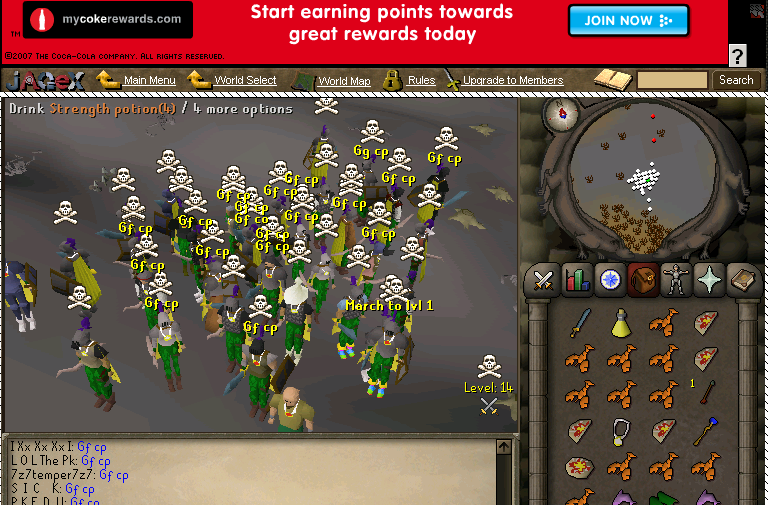Focus the search text box

pos(672,80)
